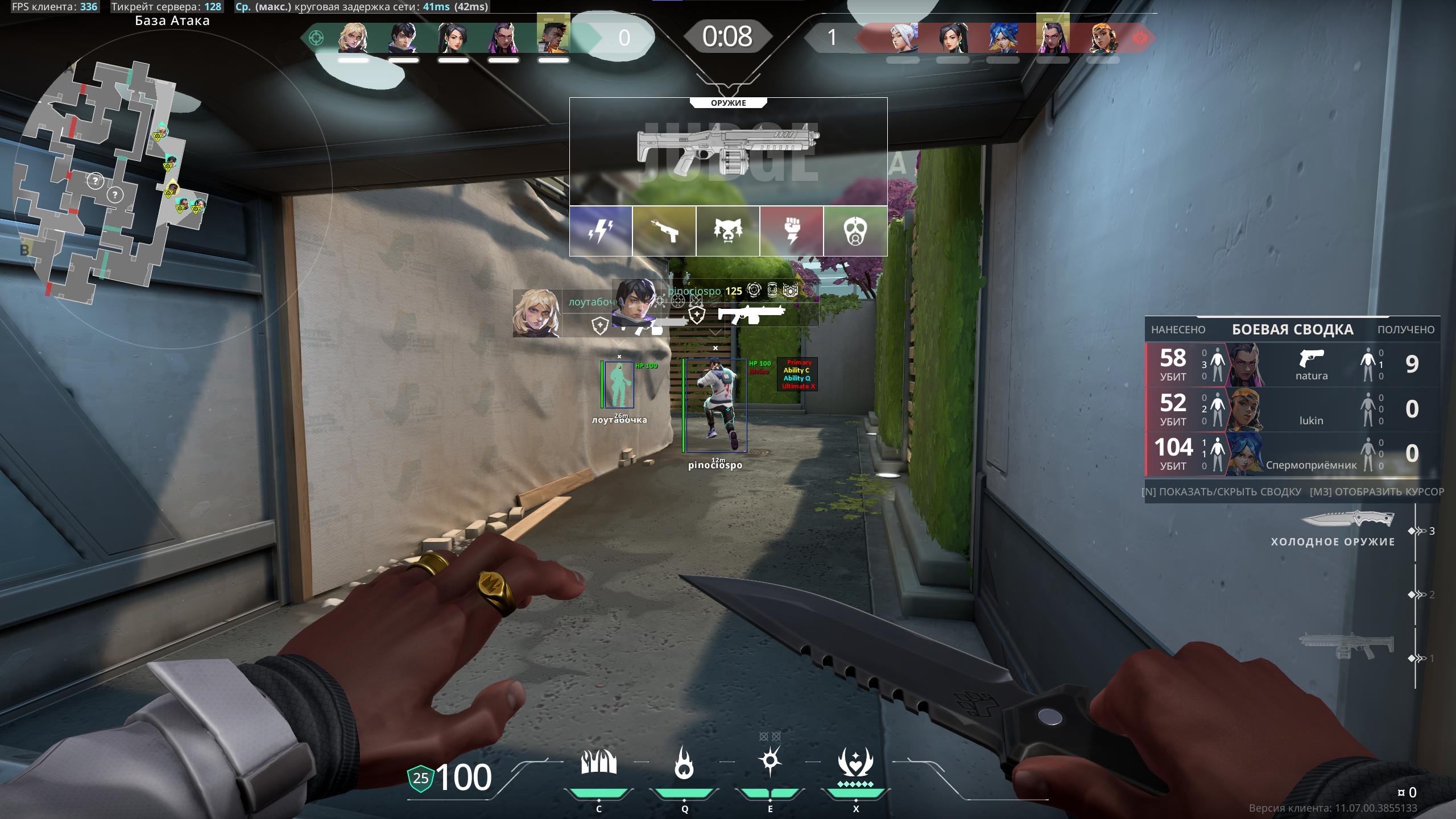Select the melee knife weapon slot
This screenshot has width=1456, height=819.
pos(1348,520)
